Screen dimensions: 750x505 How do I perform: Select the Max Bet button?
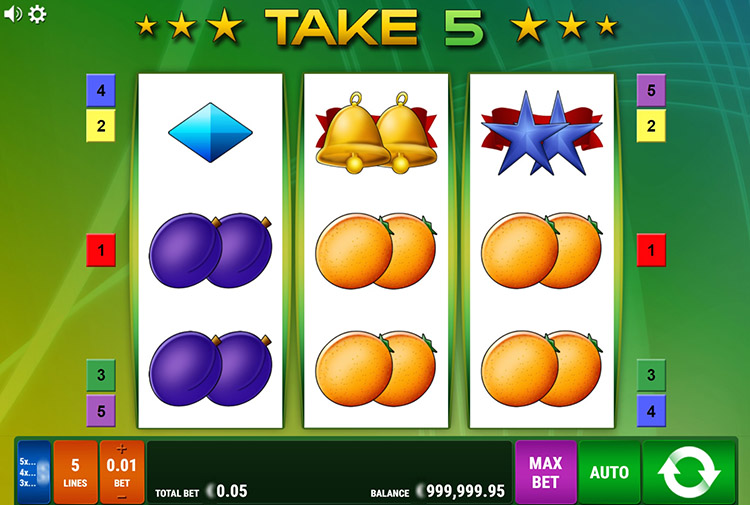(545, 471)
